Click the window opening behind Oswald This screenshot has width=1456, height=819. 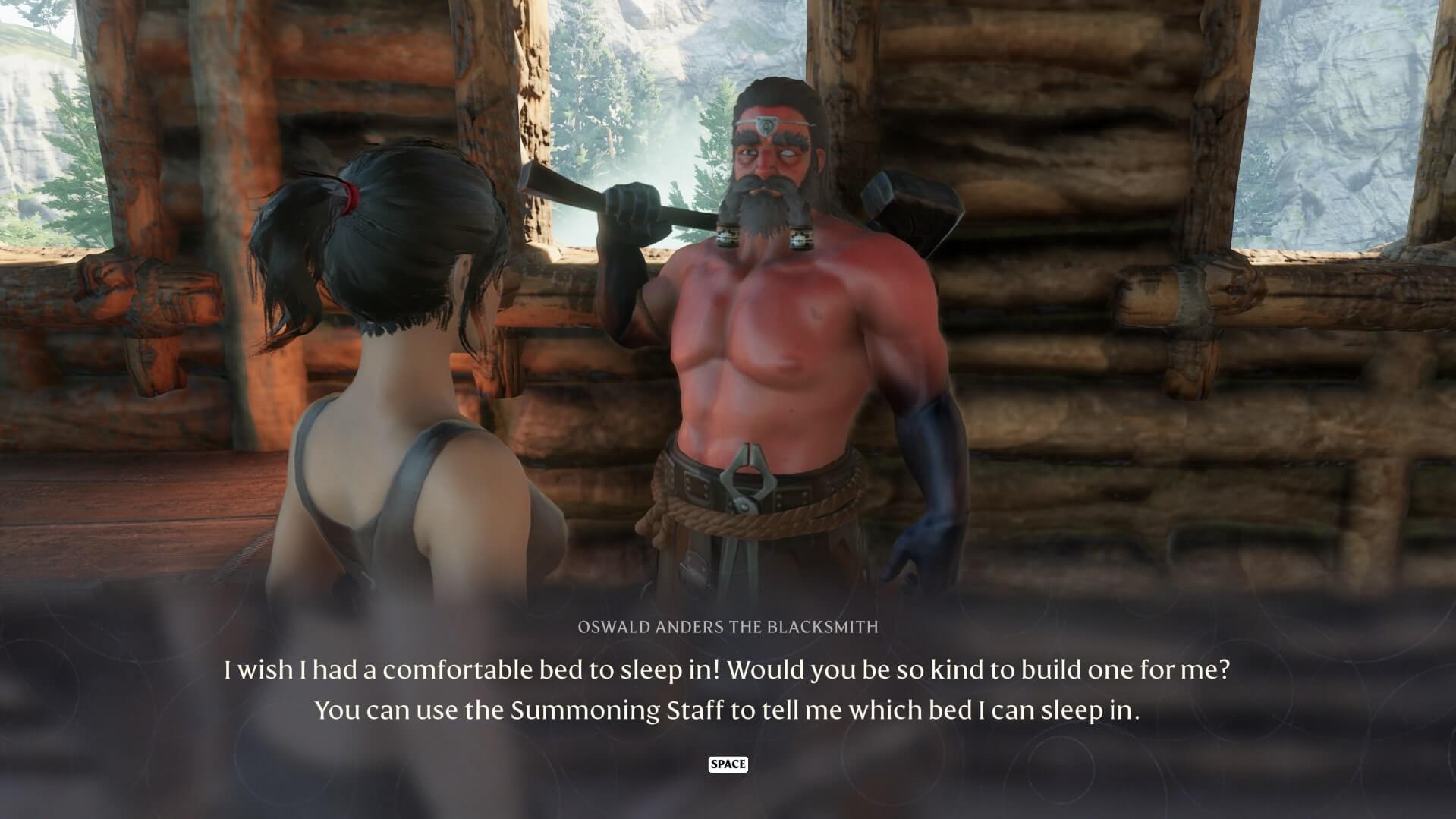tap(622, 91)
